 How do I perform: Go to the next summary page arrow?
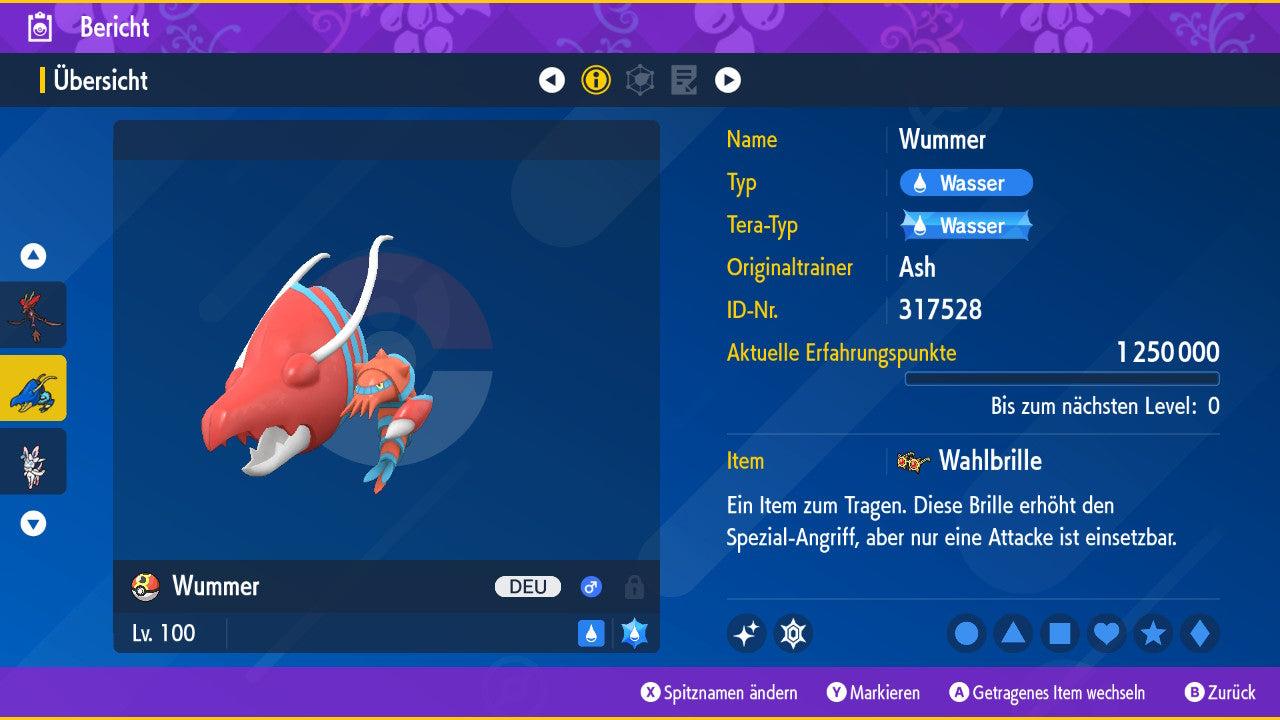[x=728, y=80]
